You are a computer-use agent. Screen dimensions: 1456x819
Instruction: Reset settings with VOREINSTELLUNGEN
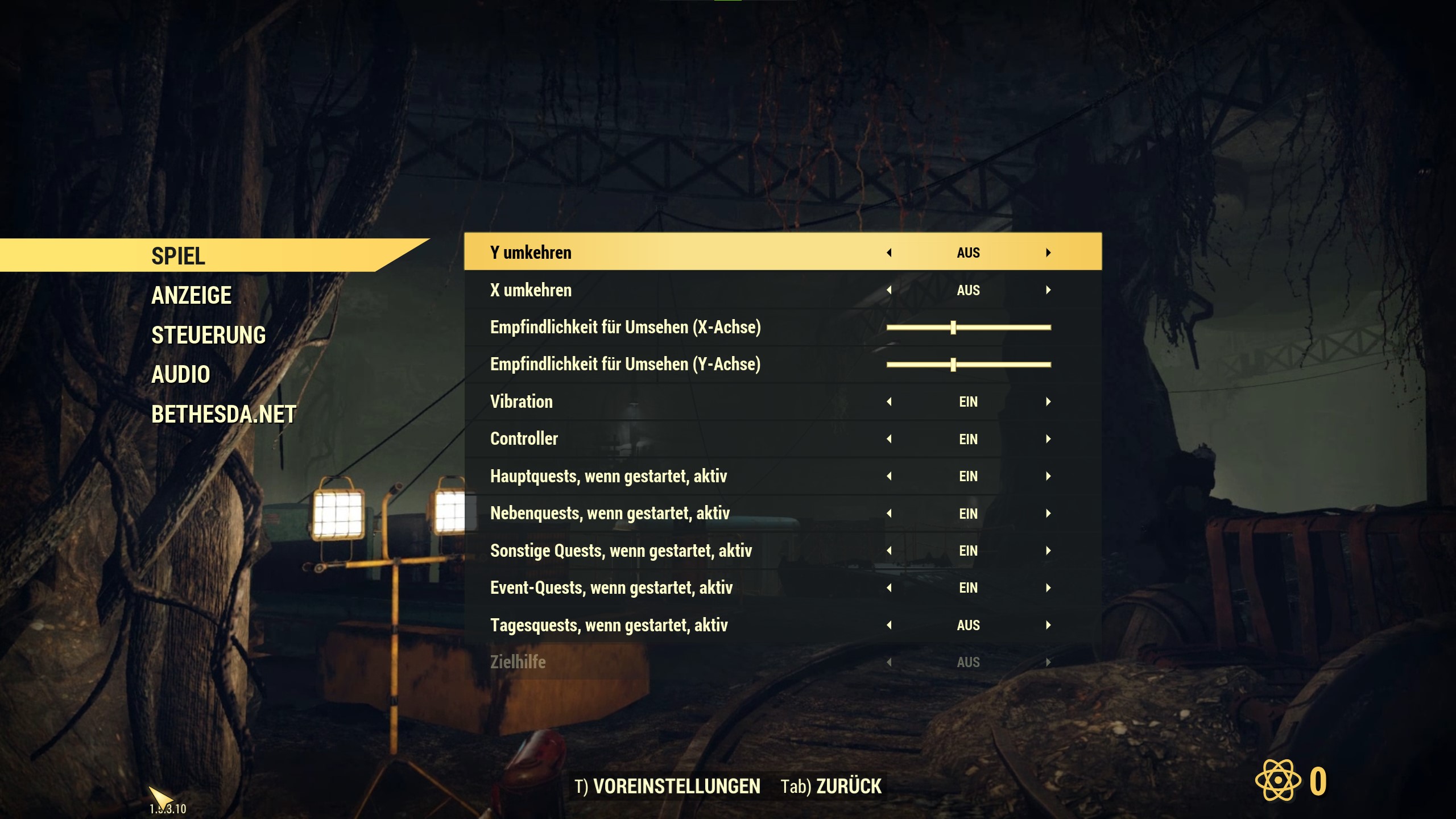coord(667,787)
